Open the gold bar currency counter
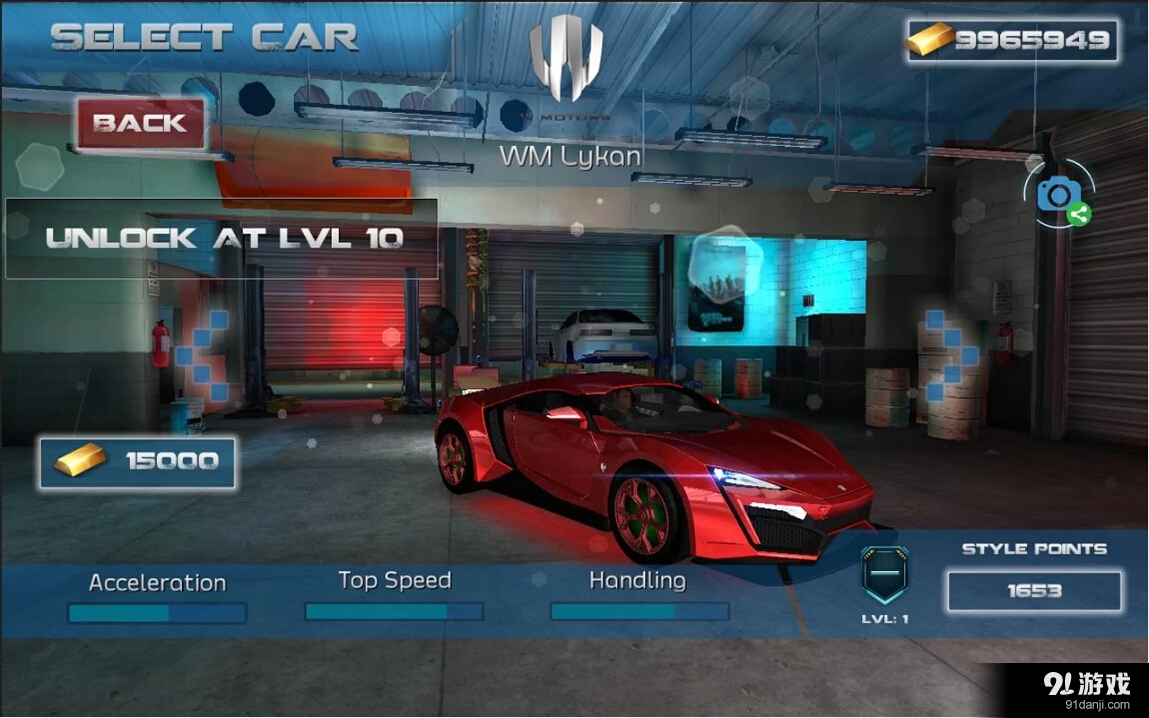 [1011, 41]
